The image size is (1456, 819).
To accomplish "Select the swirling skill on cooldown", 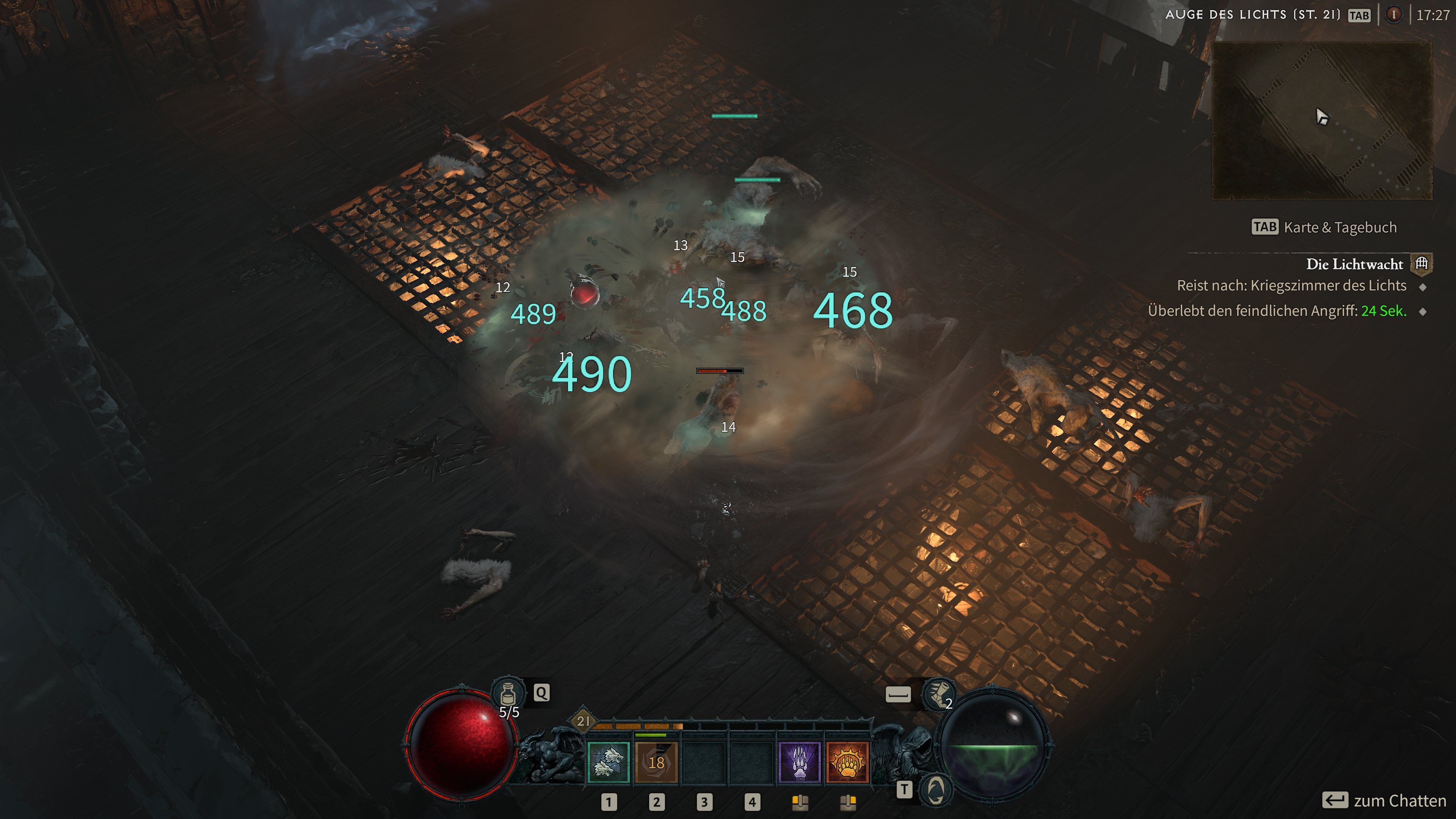I will pos(656,762).
